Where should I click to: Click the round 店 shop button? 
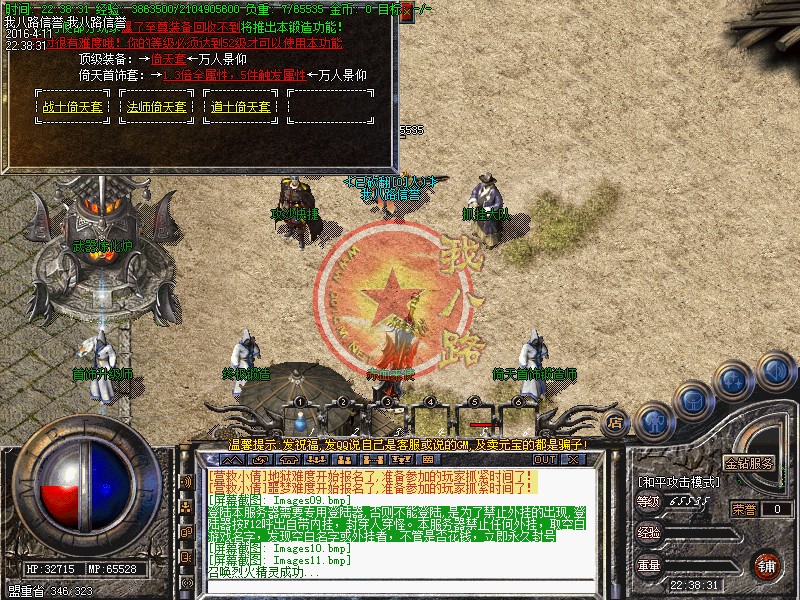tap(616, 421)
